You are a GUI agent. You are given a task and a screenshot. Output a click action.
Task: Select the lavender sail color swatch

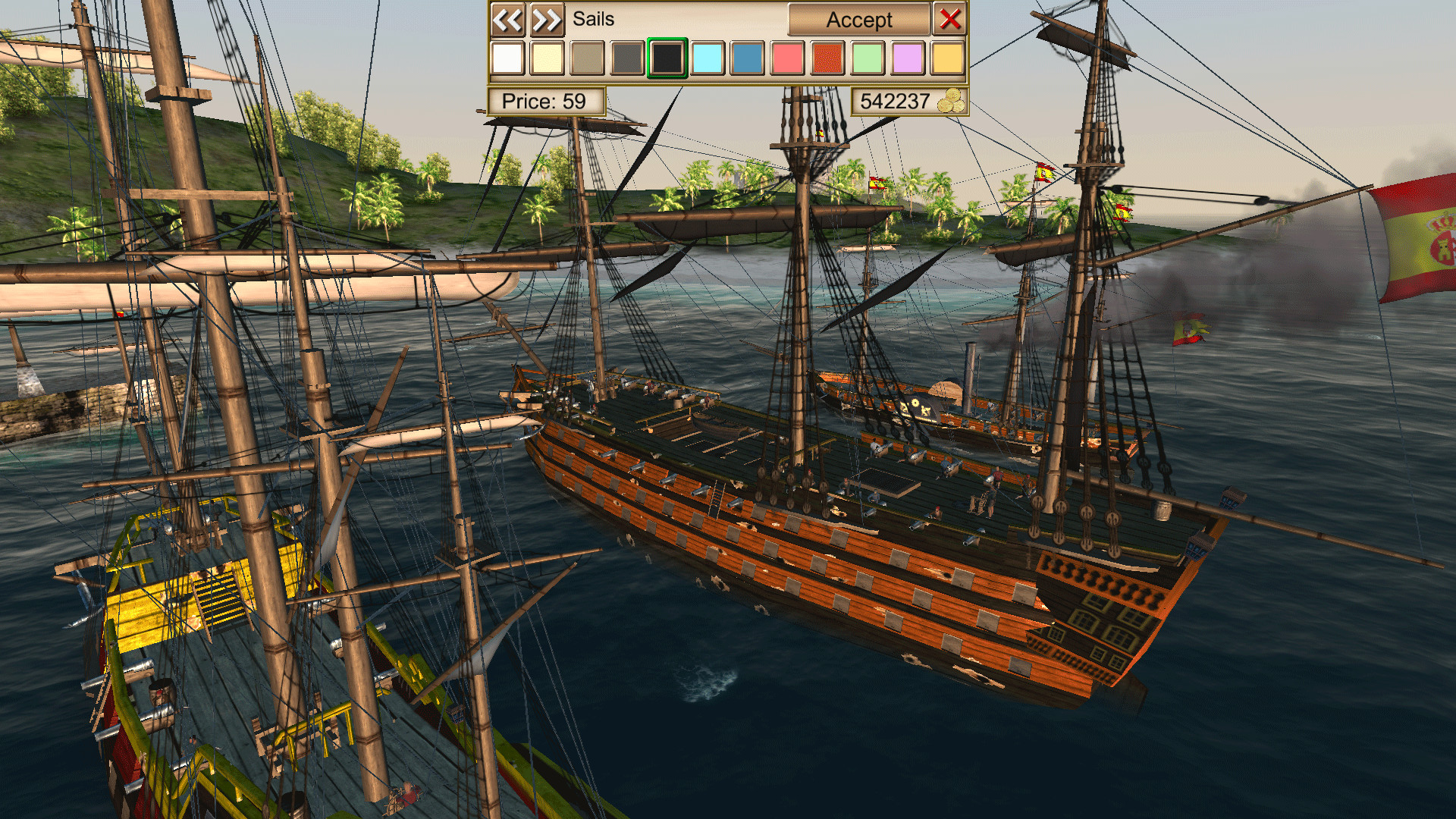[x=908, y=58]
